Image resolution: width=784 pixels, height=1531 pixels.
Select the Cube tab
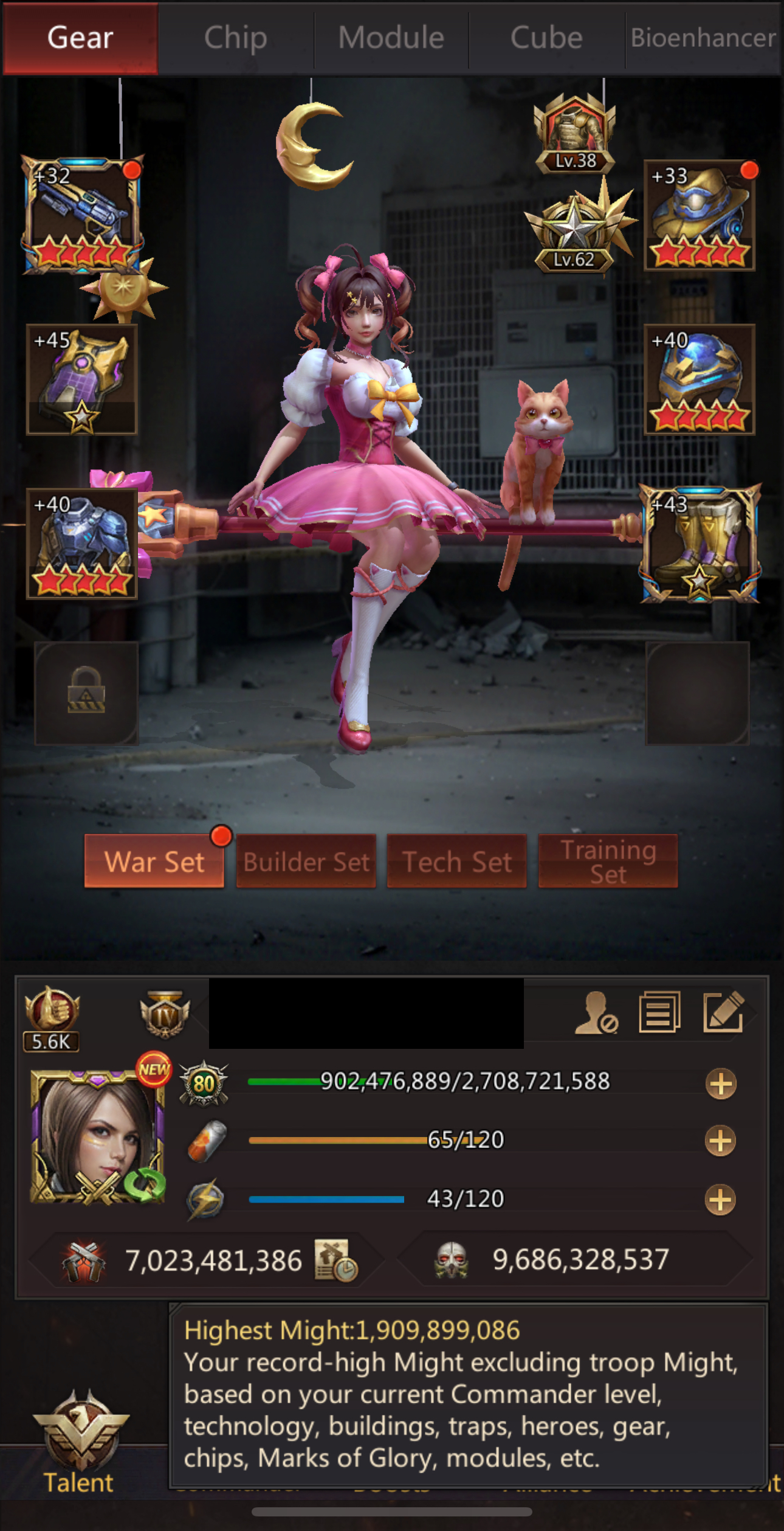pos(546,38)
